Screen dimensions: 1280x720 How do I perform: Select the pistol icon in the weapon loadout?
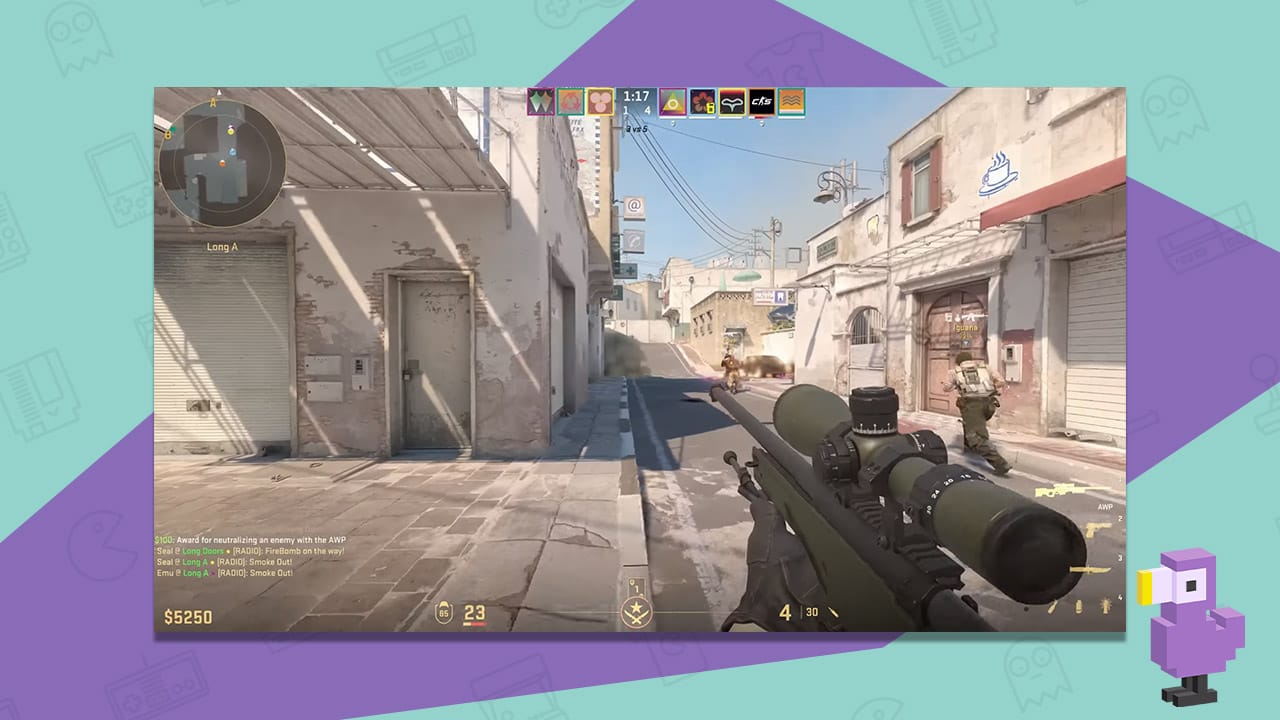(1097, 528)
